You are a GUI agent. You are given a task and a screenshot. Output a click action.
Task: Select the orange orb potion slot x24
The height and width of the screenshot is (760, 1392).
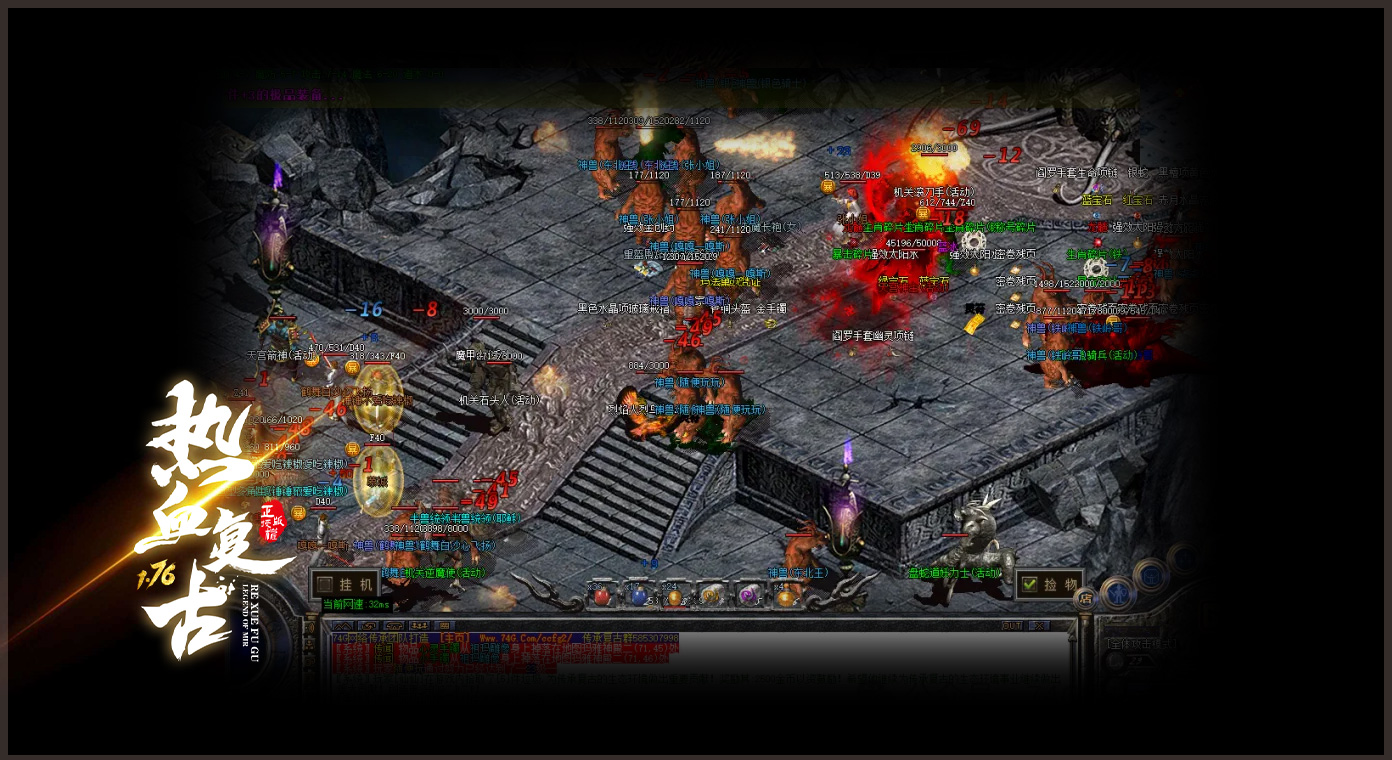pos(674,597)
